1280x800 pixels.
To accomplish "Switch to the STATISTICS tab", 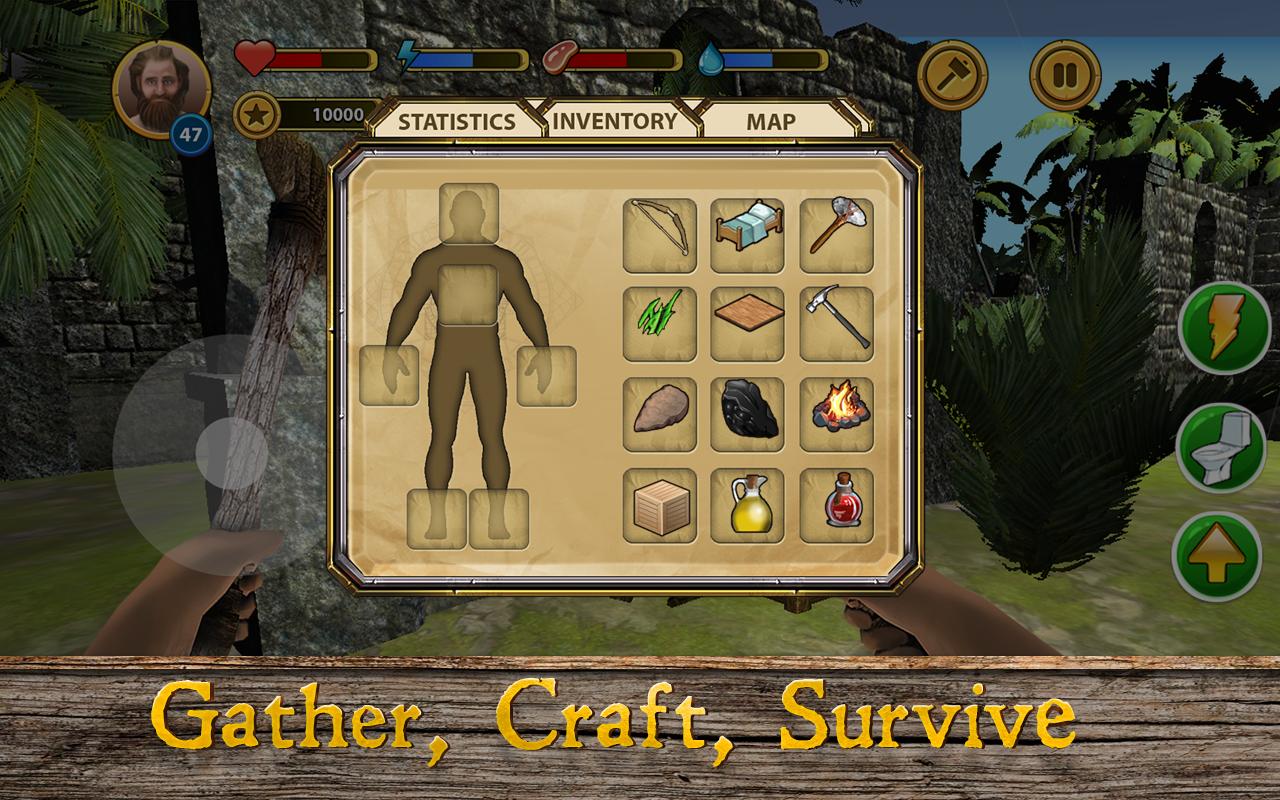I will point(455,122).
